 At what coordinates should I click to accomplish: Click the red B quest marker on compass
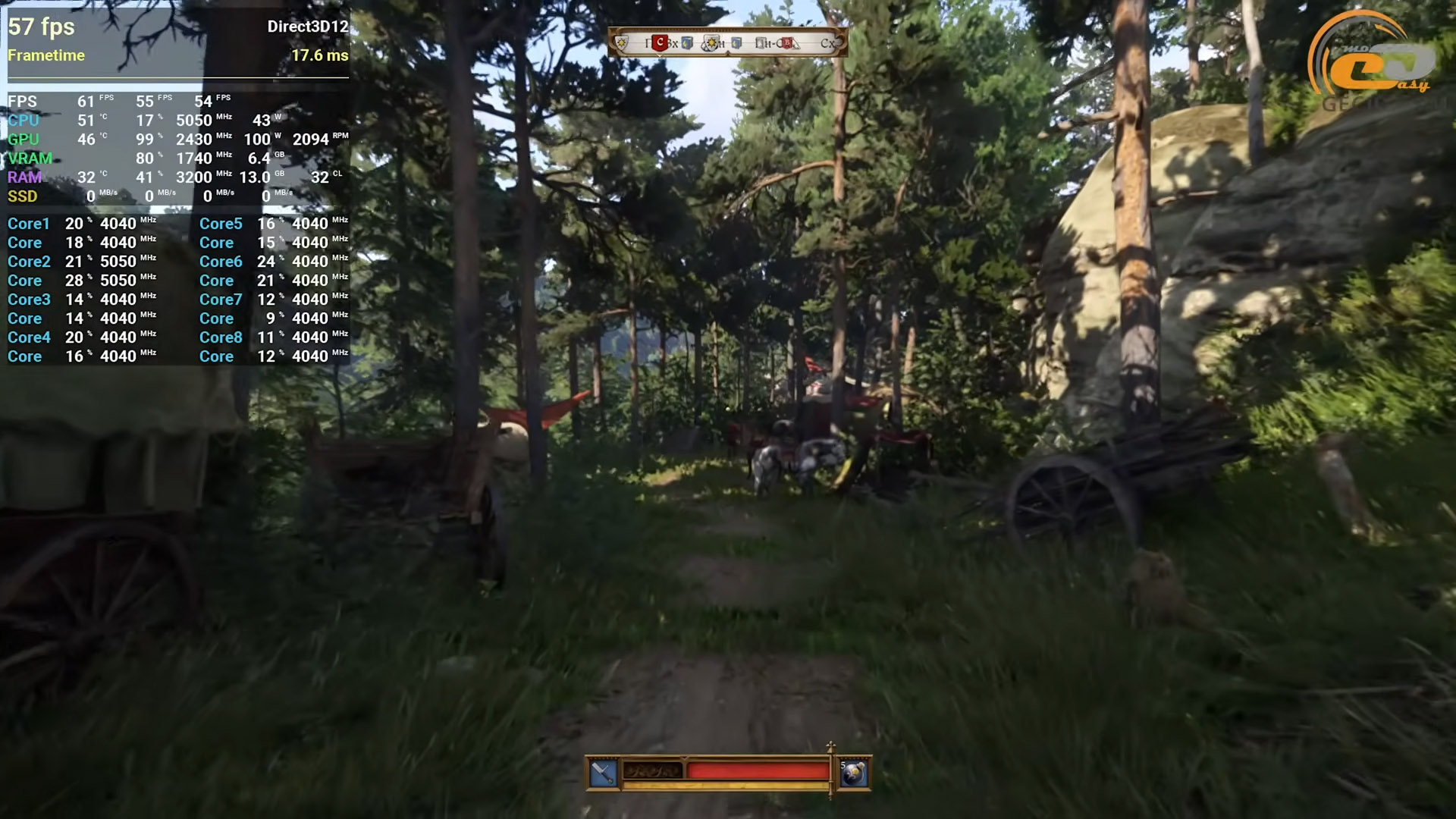click(x=786, y=43)
